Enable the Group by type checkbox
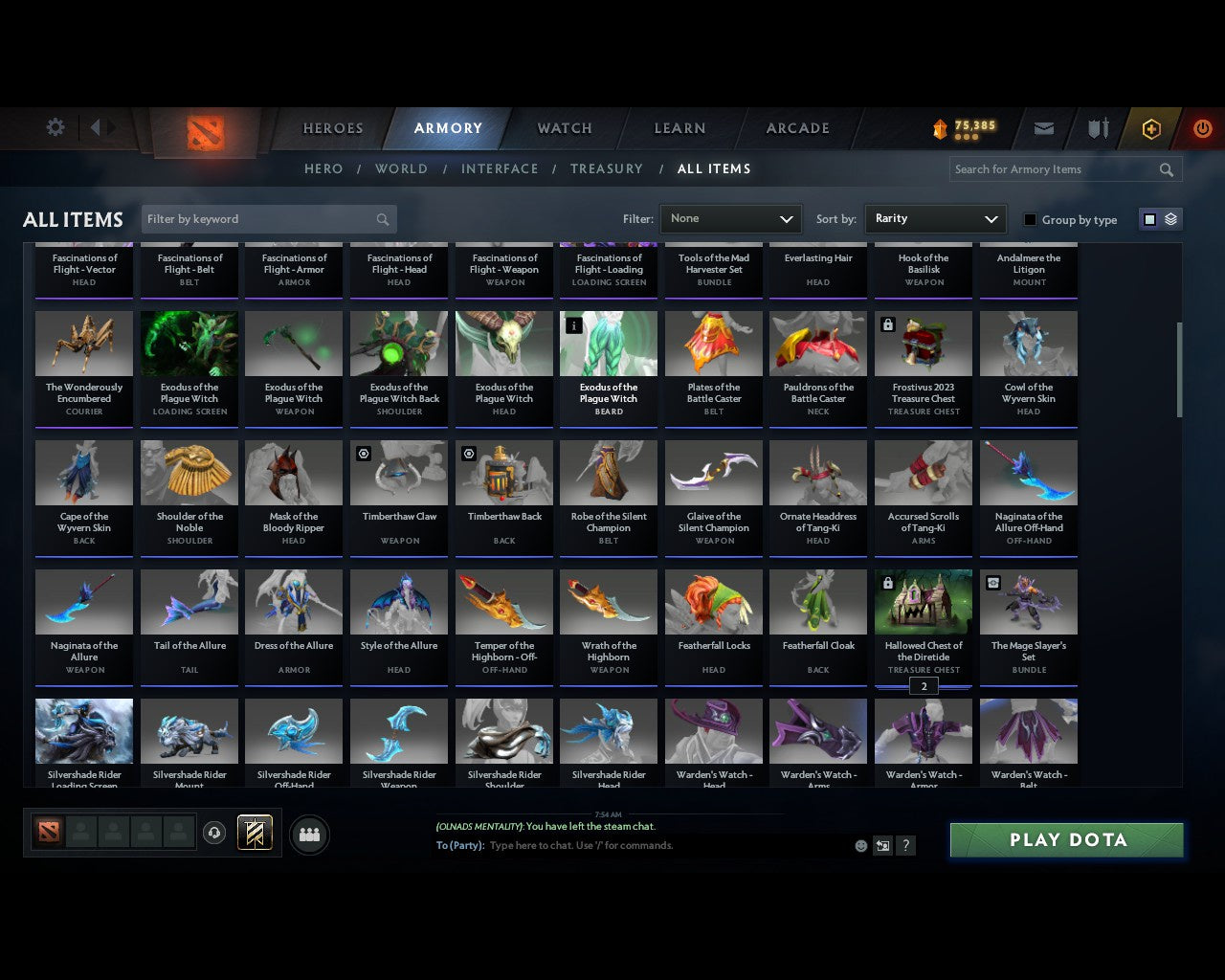Viewport: 1225px width, 980px height. (1030, 219)
